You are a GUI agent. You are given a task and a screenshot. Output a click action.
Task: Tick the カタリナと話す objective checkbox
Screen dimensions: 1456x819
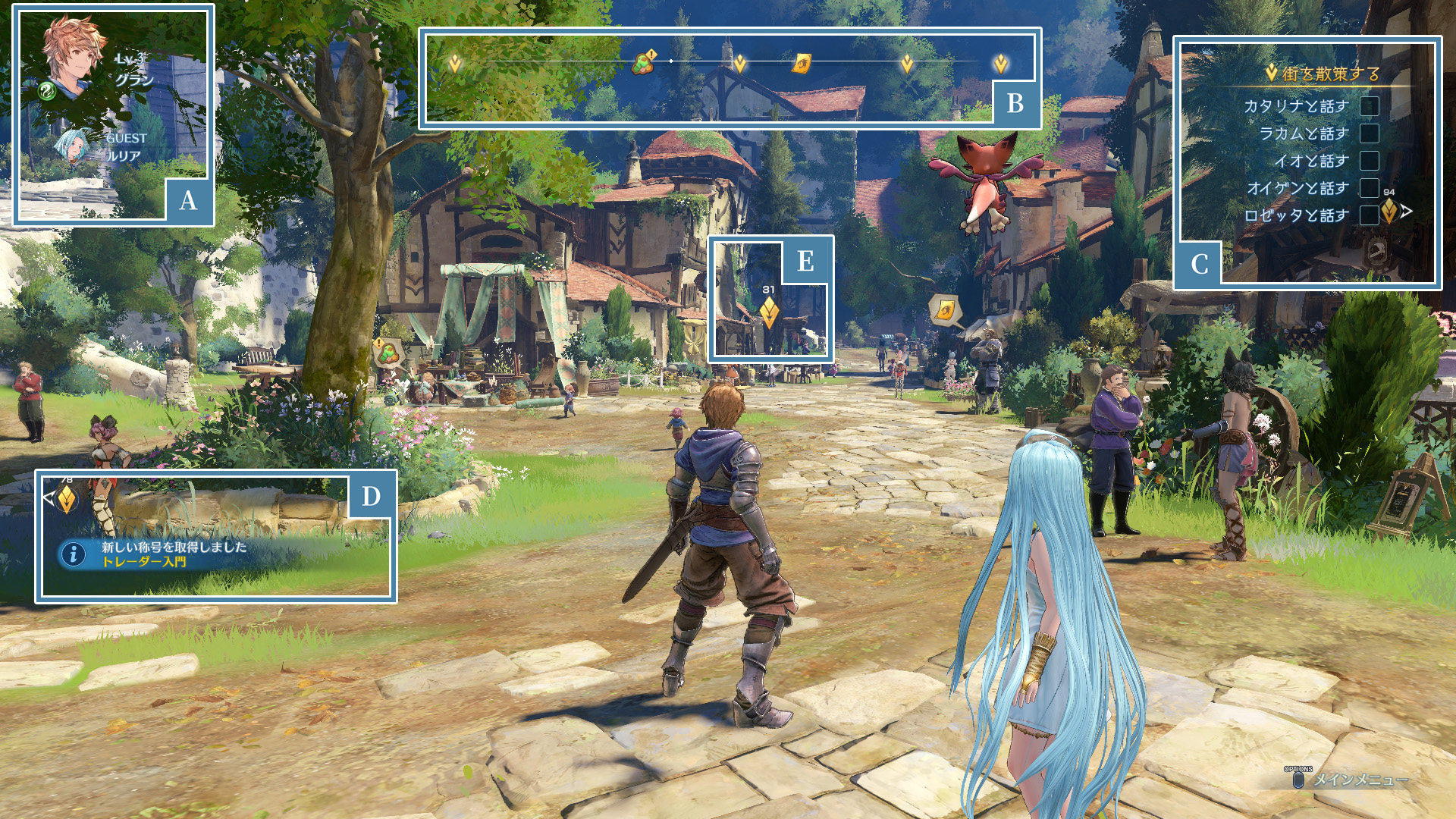[x=1369, y=106]
